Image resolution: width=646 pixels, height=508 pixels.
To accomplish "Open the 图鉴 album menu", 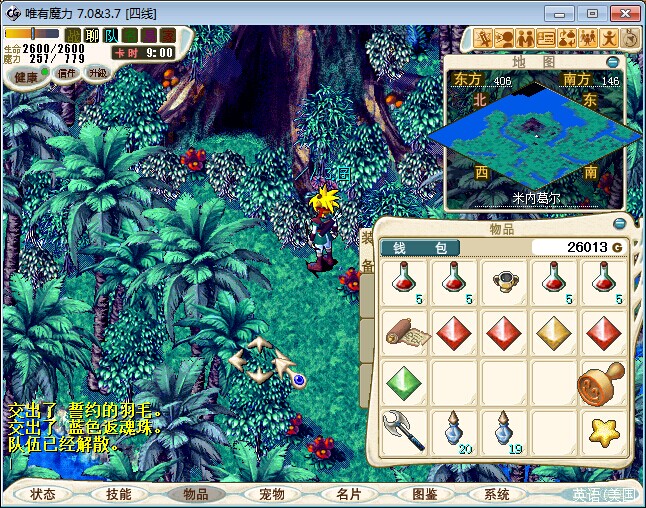I will pos(424,494).
